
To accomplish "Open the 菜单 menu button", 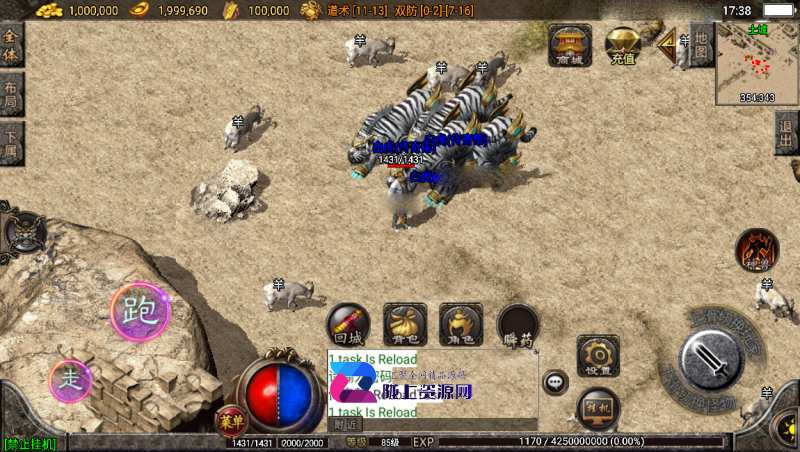I will [x=231, y=421].
